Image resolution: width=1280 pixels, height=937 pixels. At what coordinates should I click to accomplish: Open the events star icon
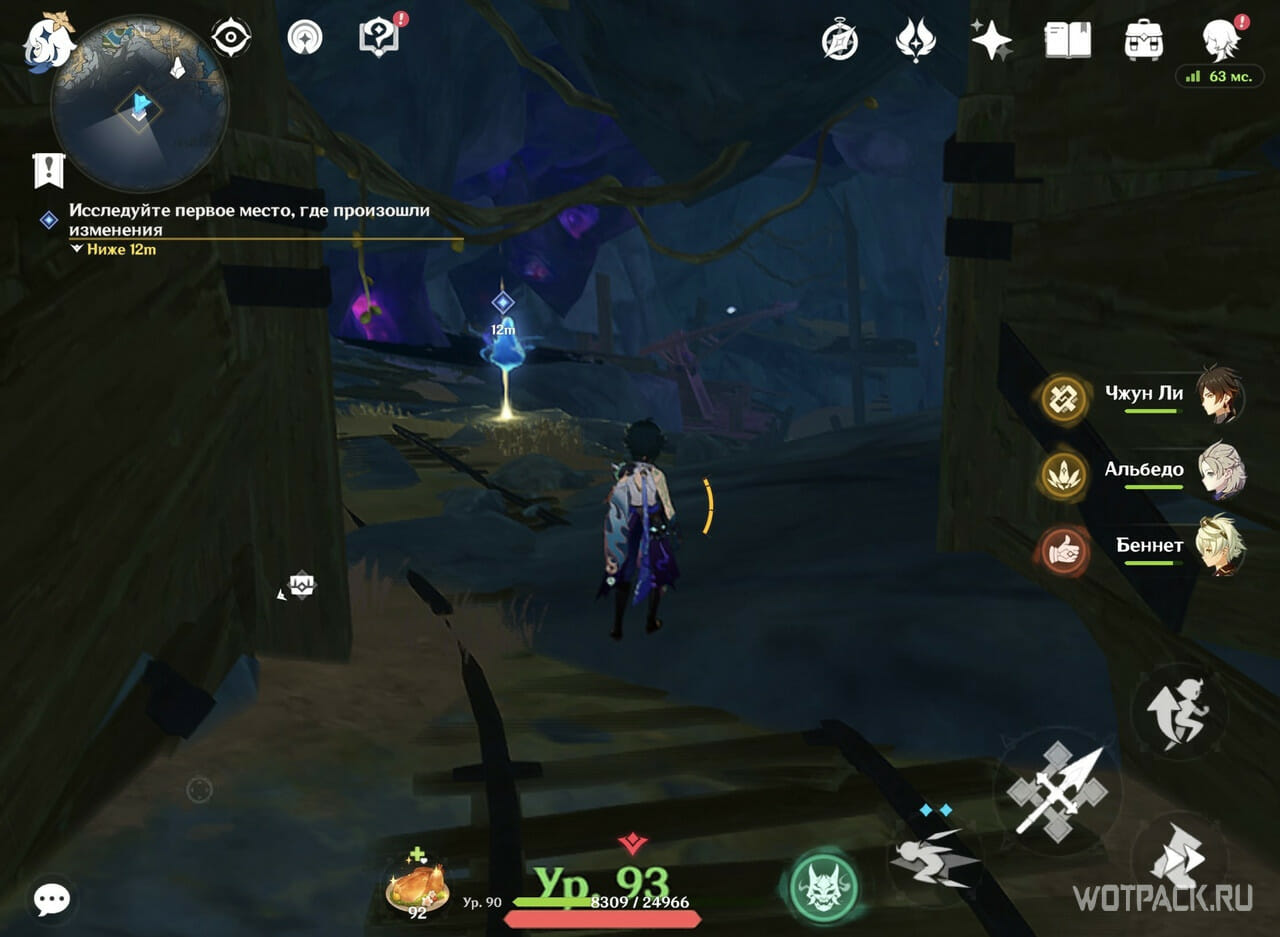915,40
